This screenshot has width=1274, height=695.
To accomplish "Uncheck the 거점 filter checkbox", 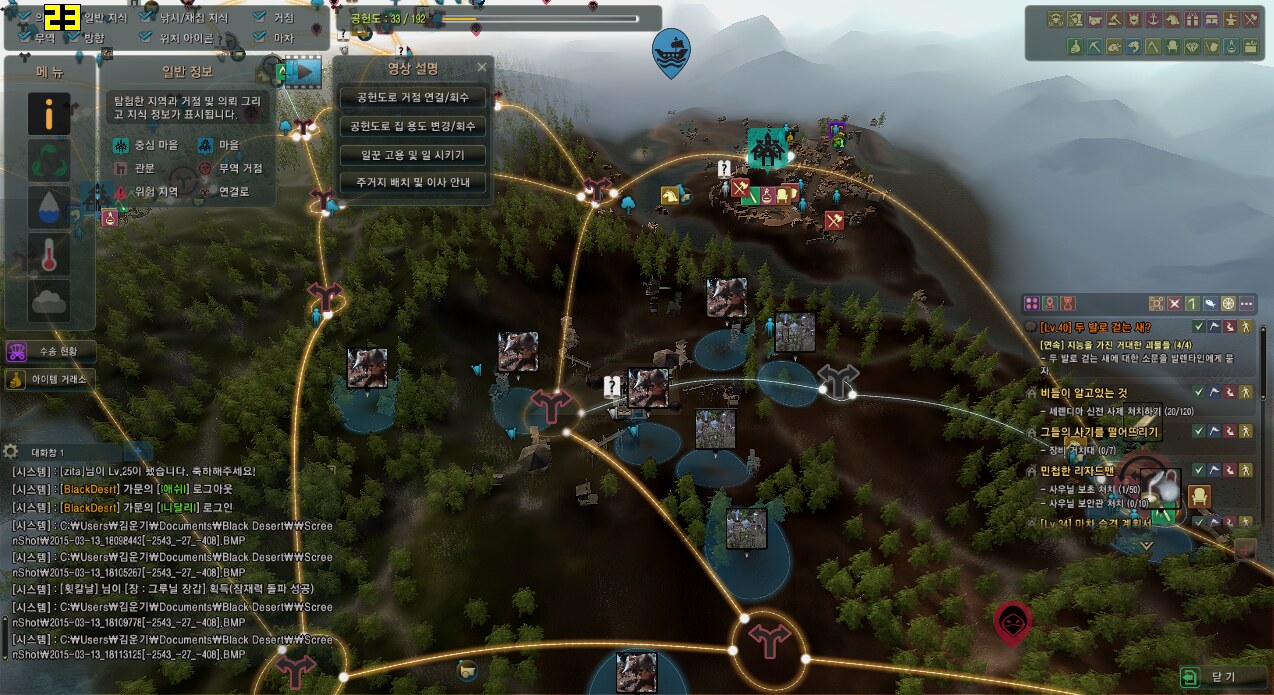I will [x=259, y=17].
